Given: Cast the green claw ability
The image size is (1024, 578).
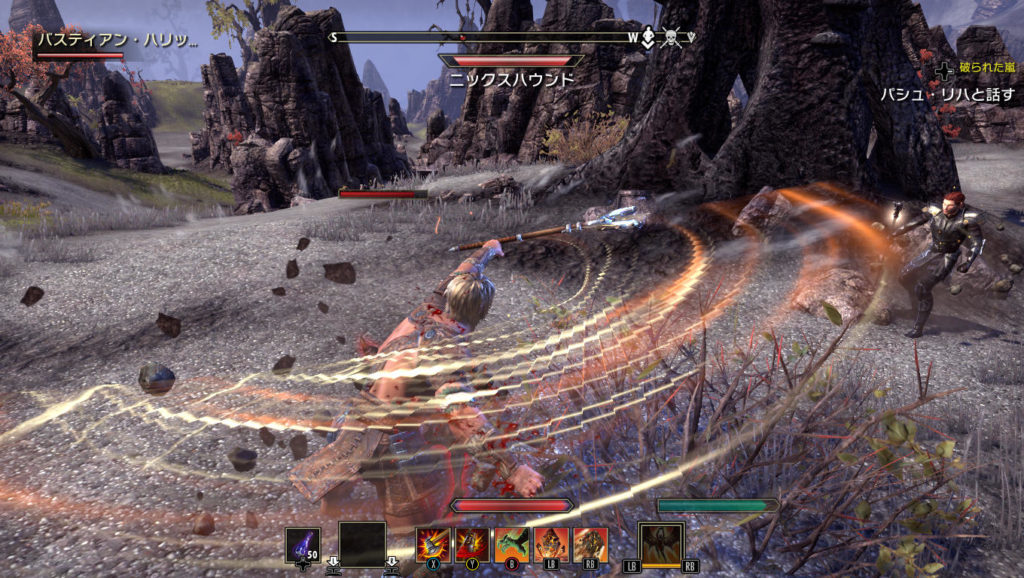Looking at the screenshot, I should [x=511, y=544].
